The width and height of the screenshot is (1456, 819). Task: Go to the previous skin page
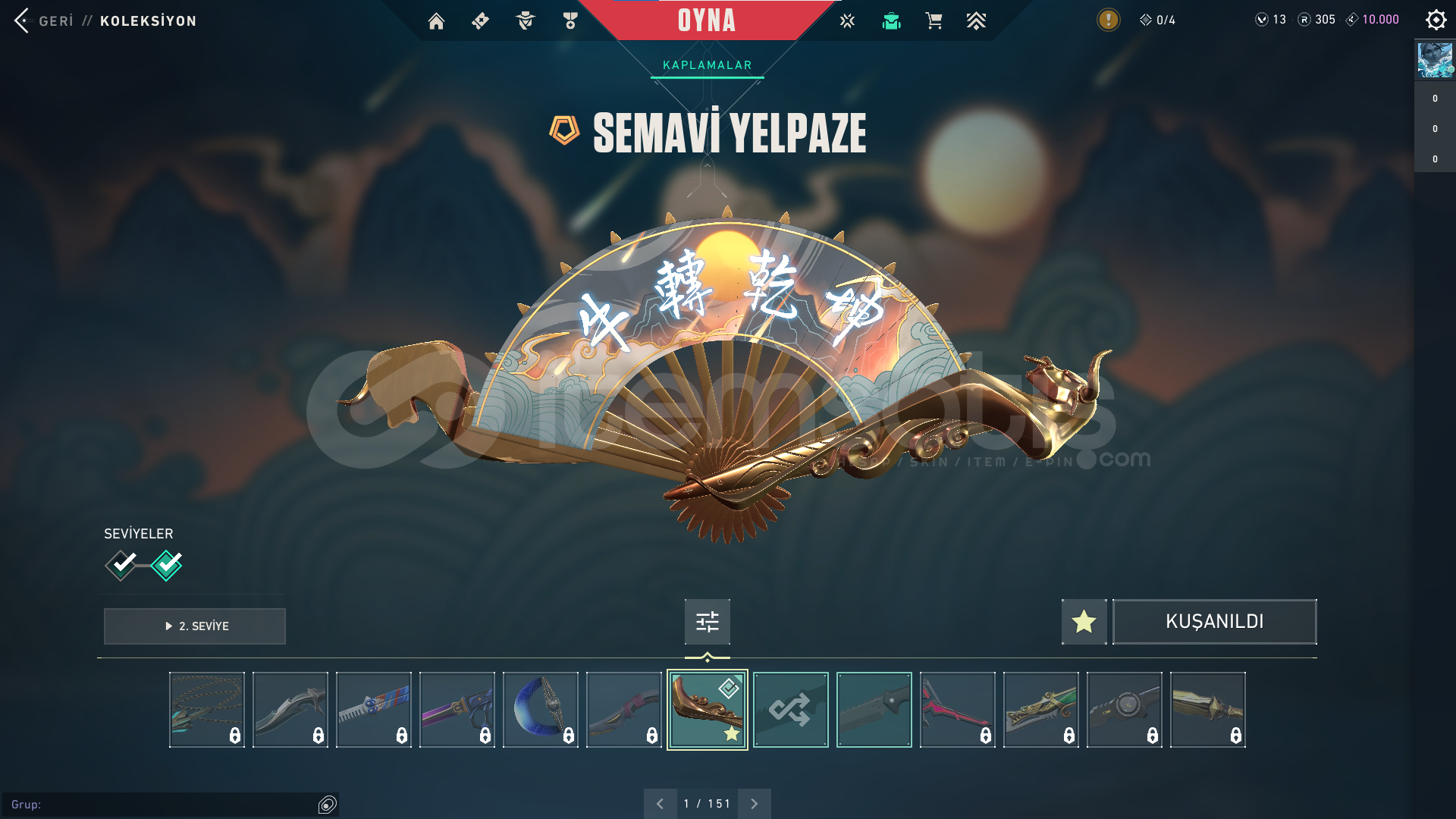pyautogui.click(x=660, y=804)
